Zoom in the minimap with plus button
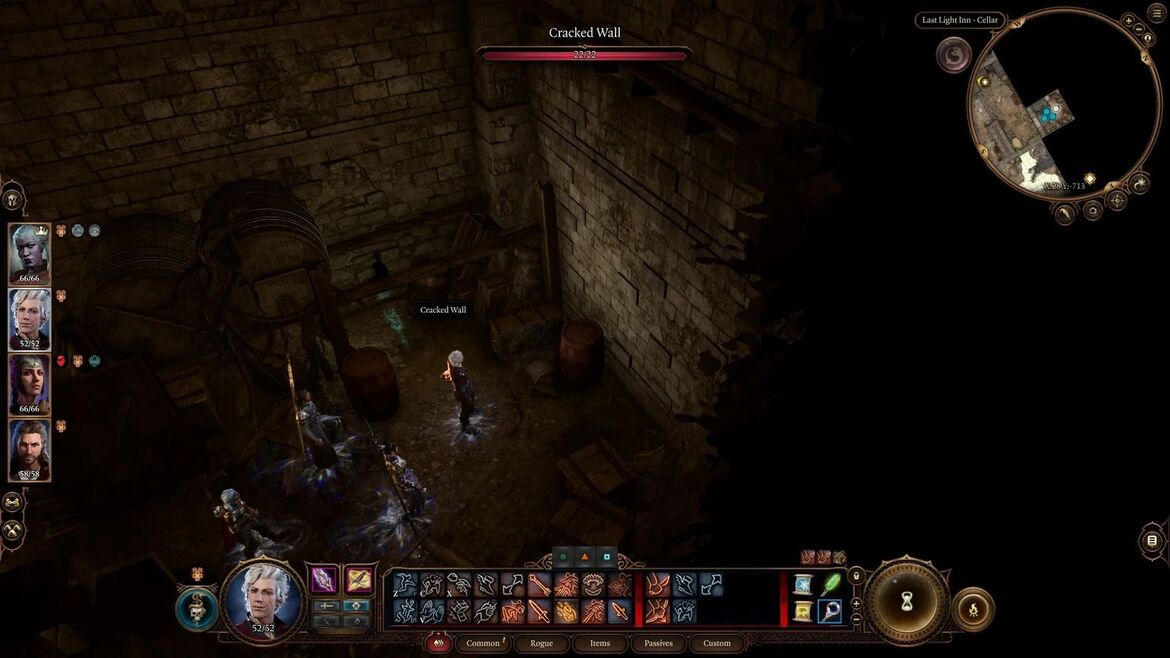 tap(1129, 20)
